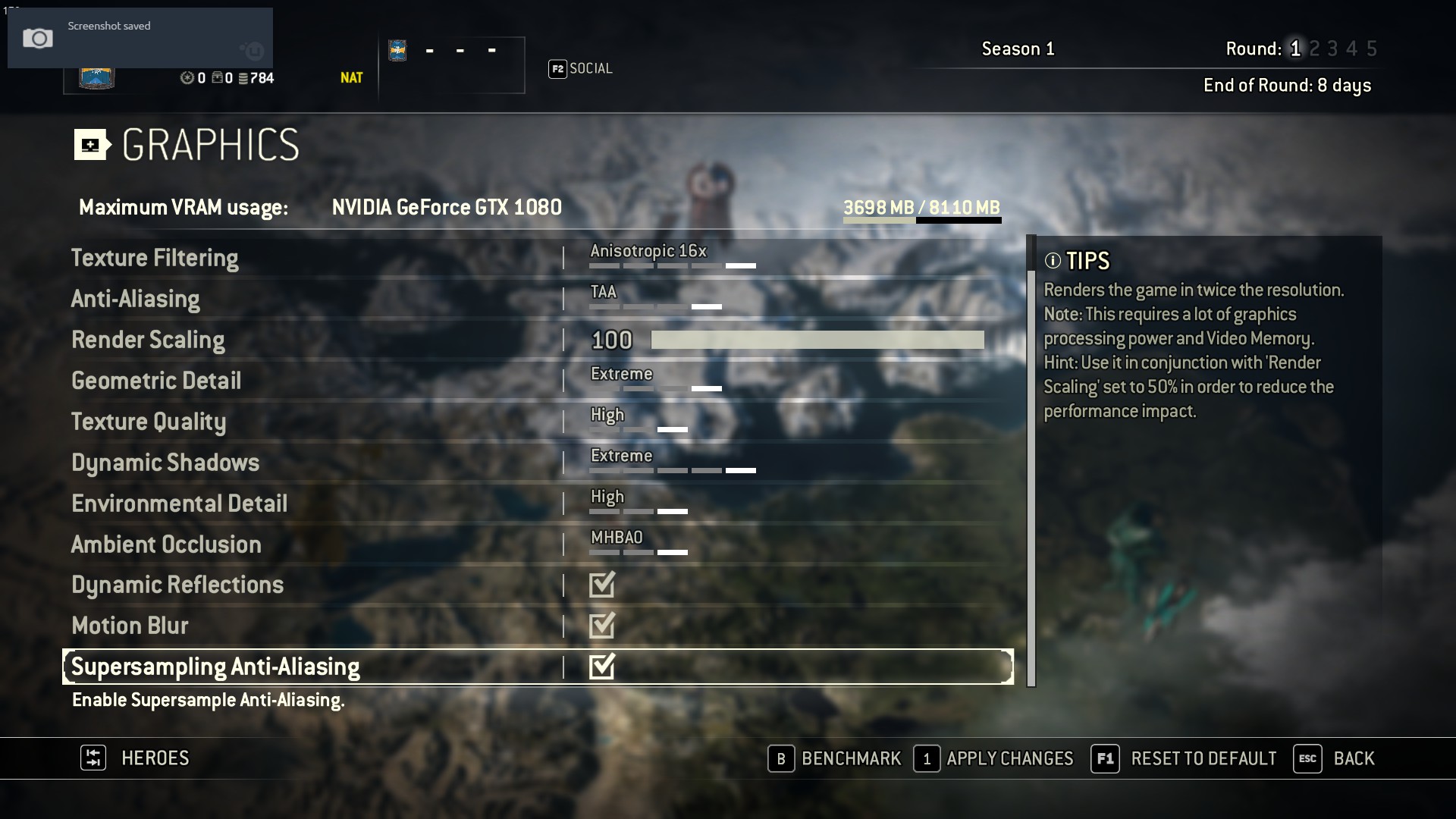Open the Heroes screen
The image size is (1456, 819).
(x=136, y=758)
